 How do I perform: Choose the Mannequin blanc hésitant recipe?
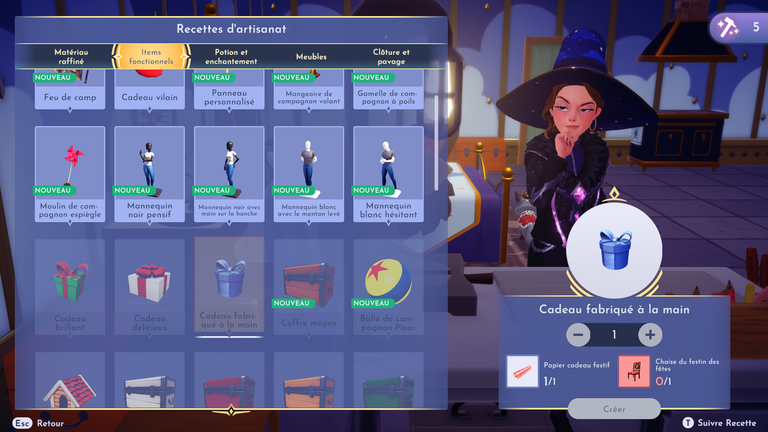389,173
